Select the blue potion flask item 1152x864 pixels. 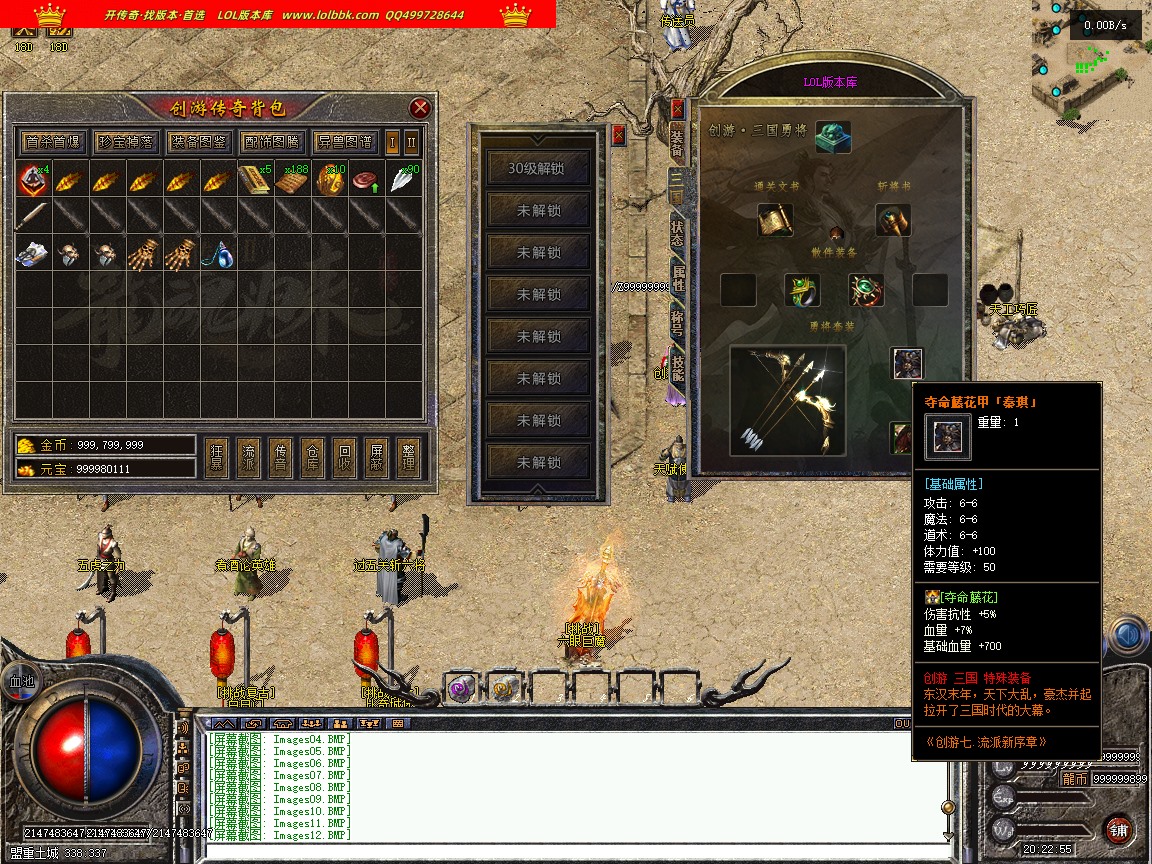click(x=219, y=256)
